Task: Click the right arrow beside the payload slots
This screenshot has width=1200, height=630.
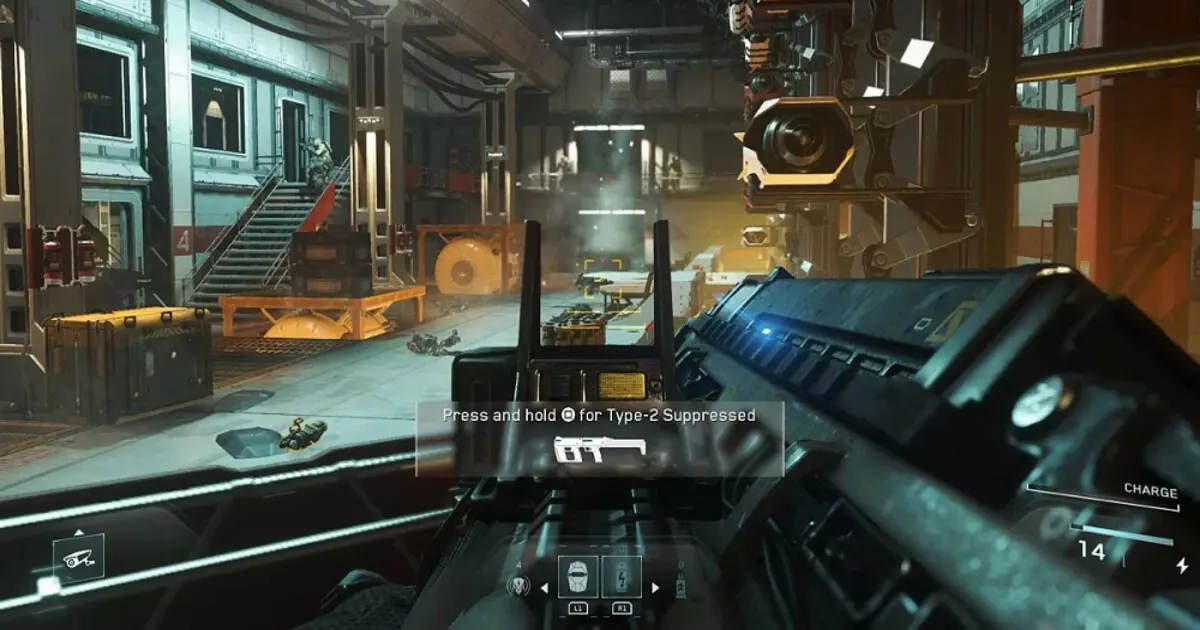Action: tap(655, 588)
